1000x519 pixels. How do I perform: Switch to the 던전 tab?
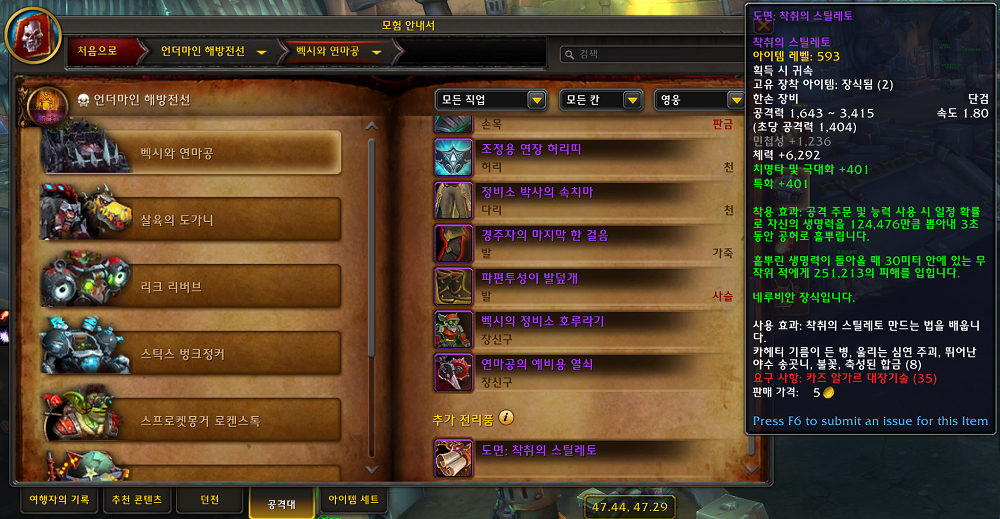coord(210,498)
